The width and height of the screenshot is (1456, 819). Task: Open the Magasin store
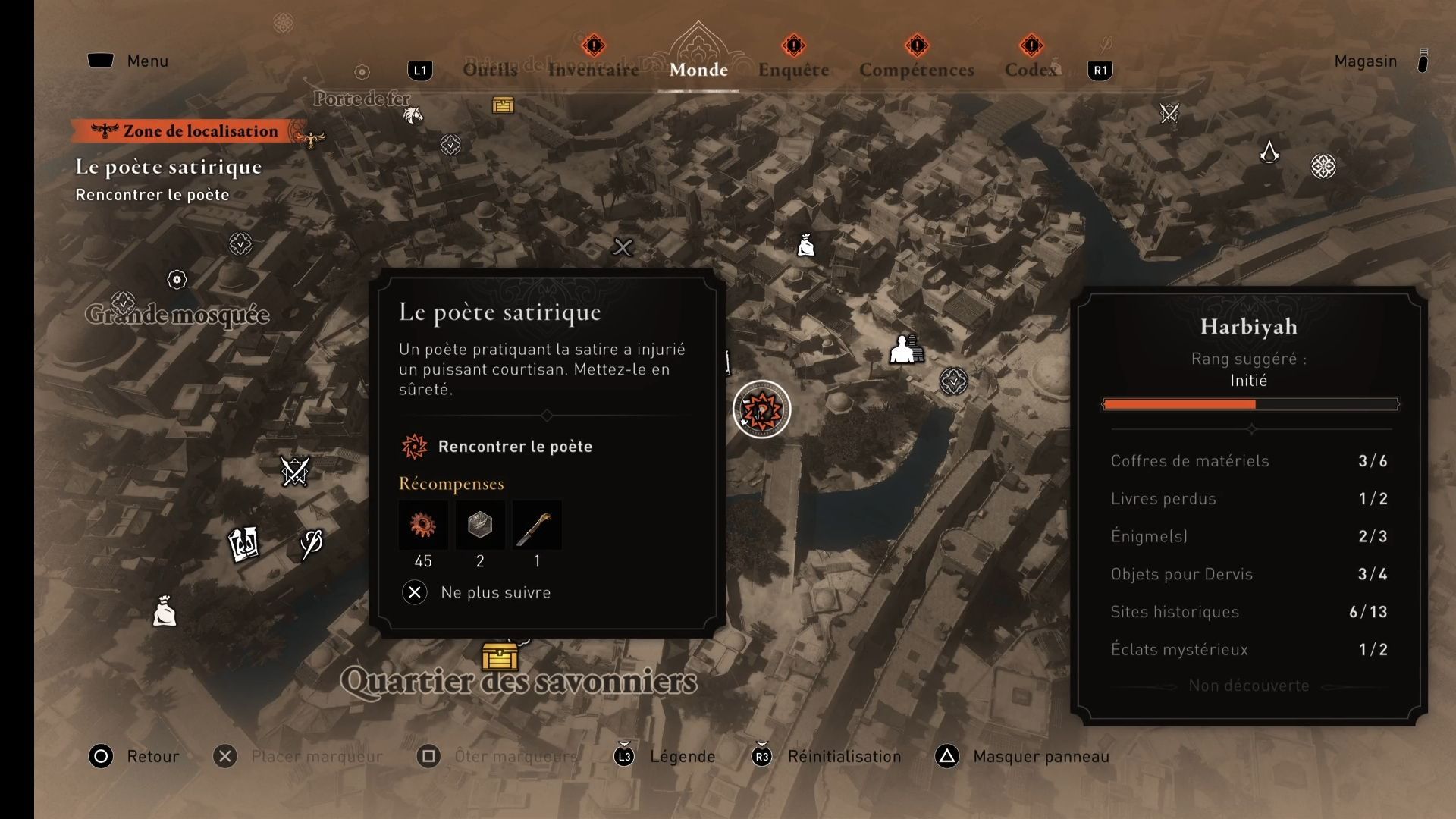[x=1365, y=61]
